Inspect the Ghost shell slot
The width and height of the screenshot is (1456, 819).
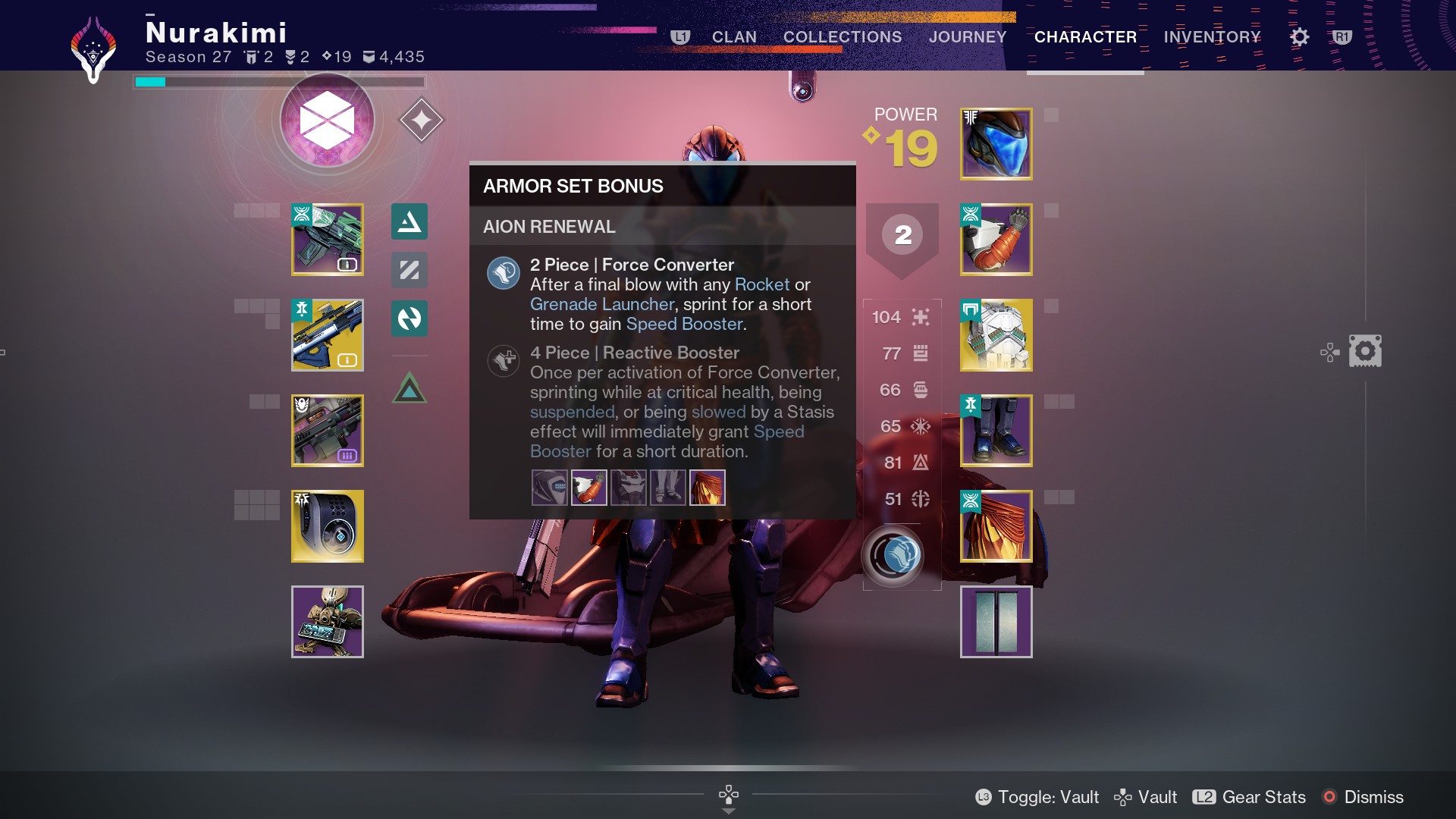tap(328, 526)
